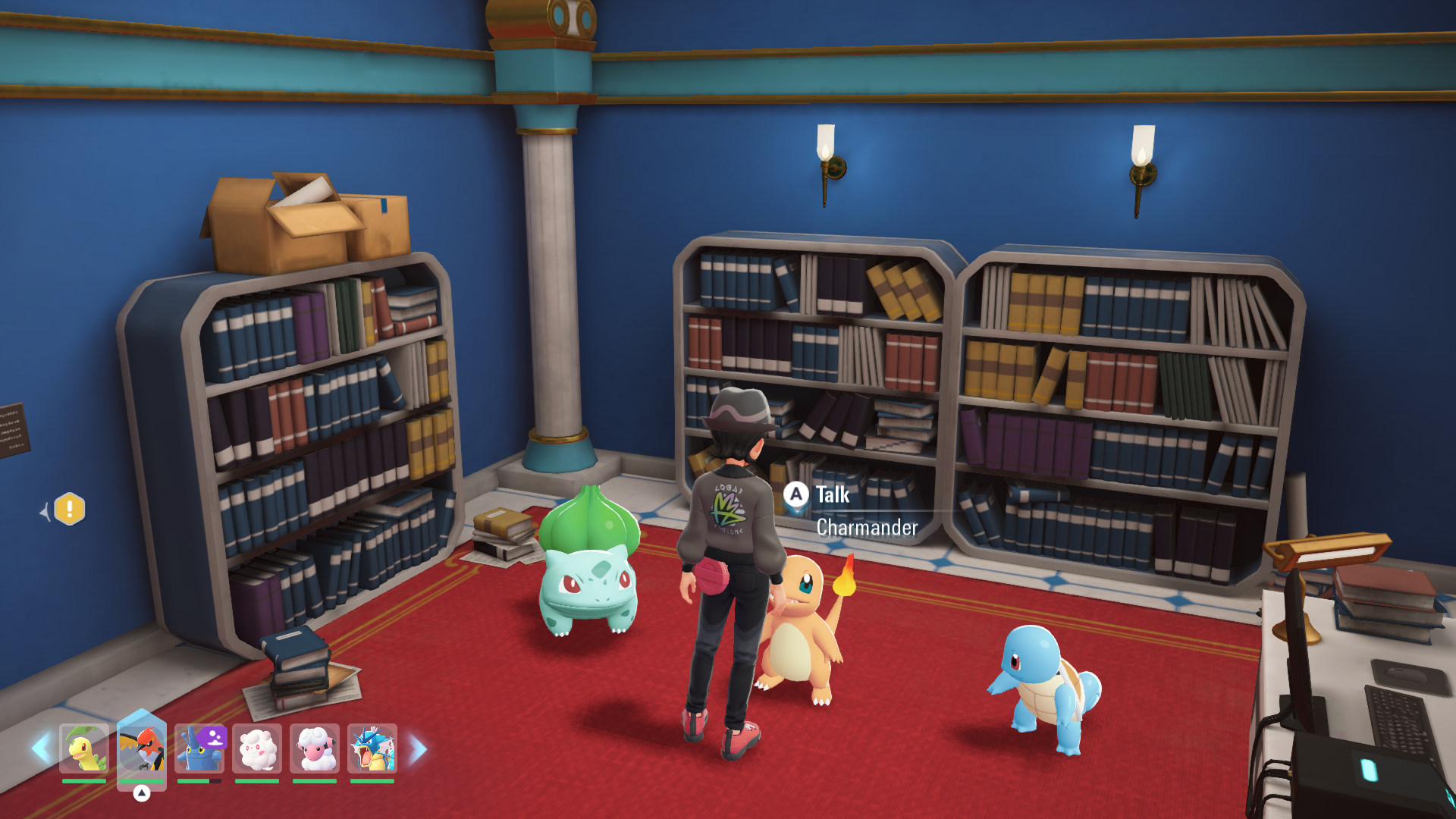
Task: Select Bayleef in the party bar
Action: 84,748
